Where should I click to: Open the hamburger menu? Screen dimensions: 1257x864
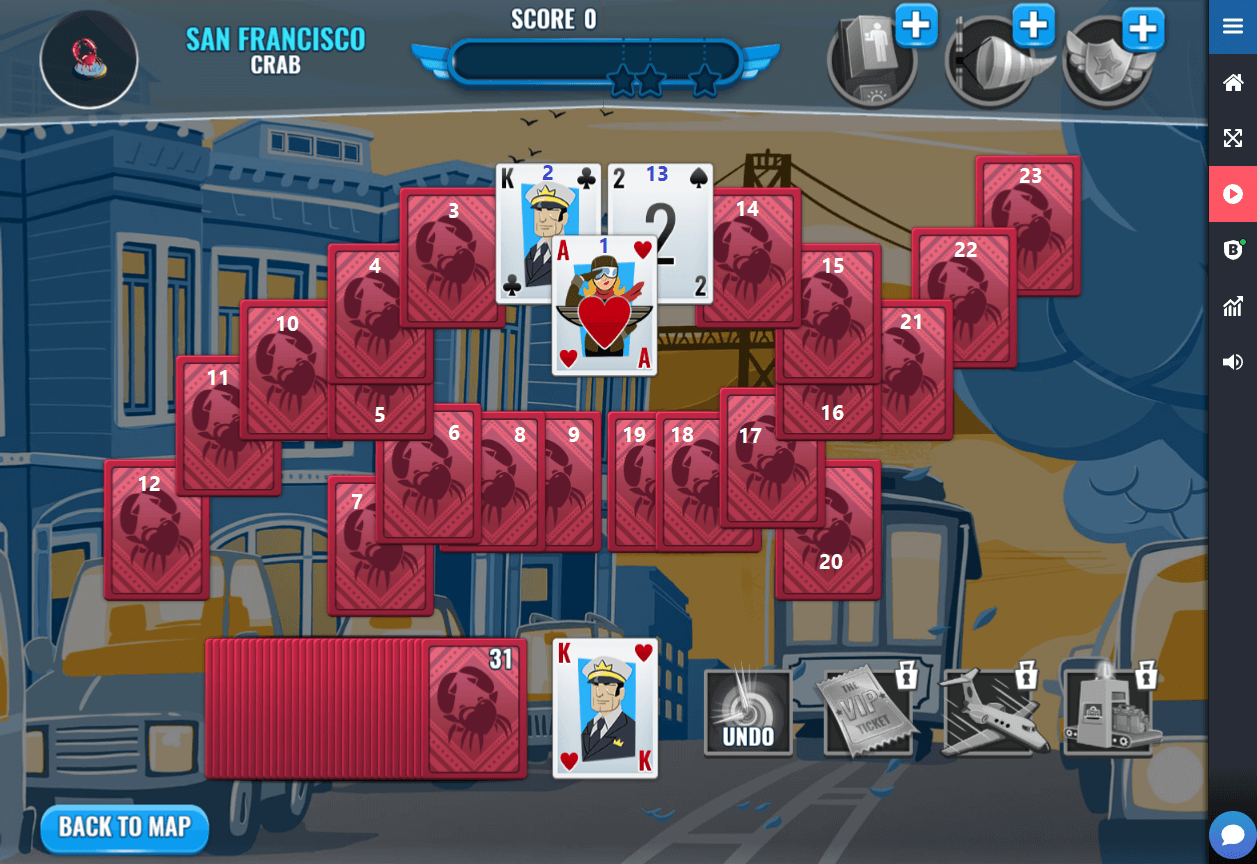coord(1233,27)
